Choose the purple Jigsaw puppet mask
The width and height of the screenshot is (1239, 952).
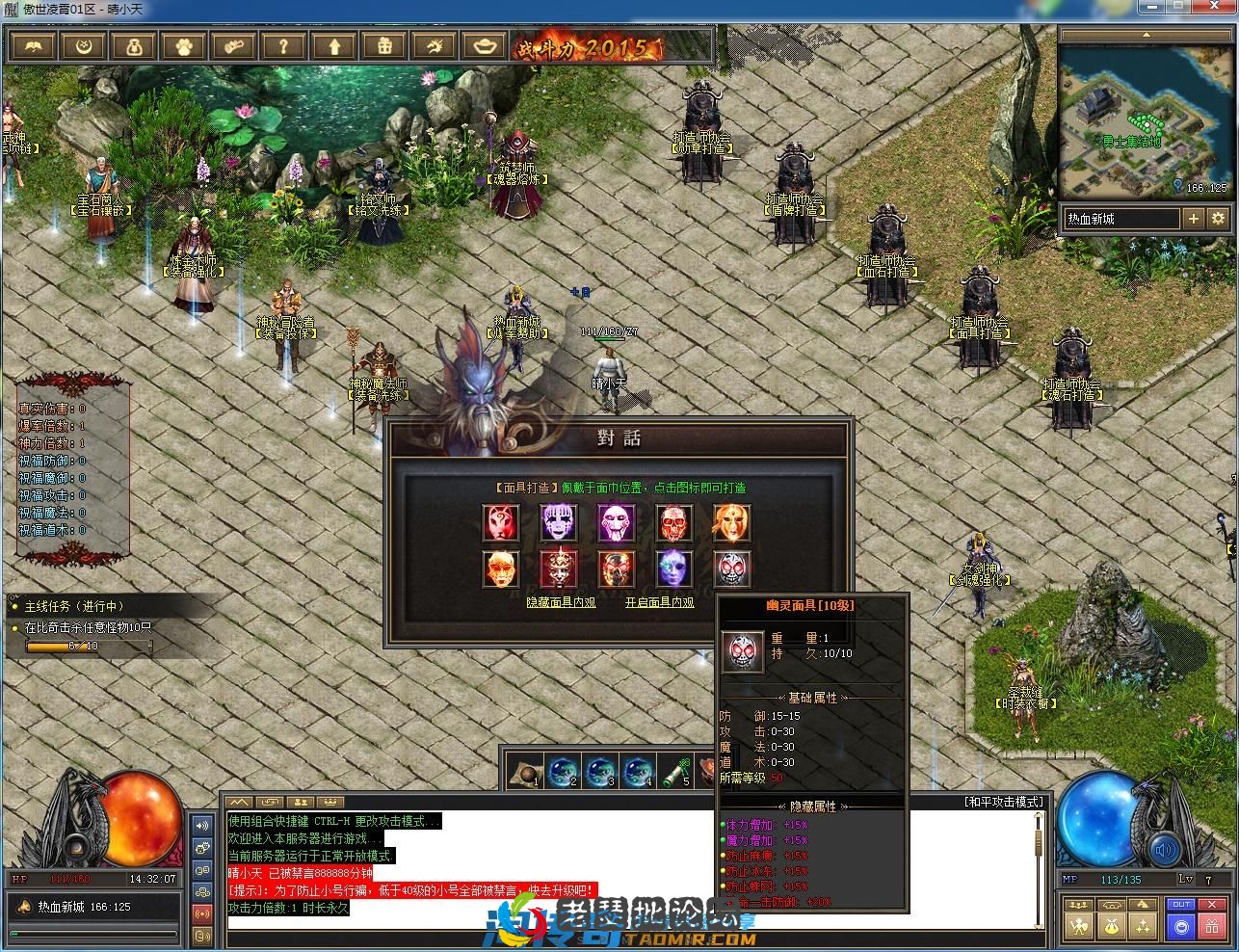[x=616, y=522]
